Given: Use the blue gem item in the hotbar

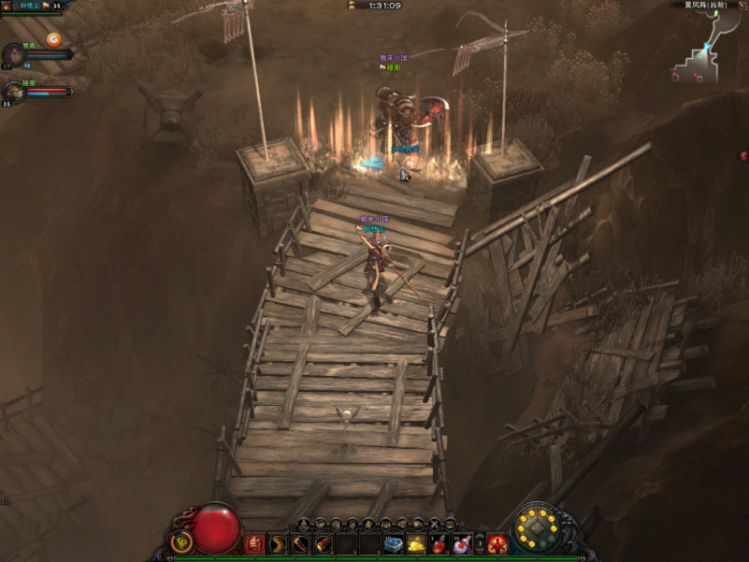Looking at the screenshot, I should tap(393, 544).
